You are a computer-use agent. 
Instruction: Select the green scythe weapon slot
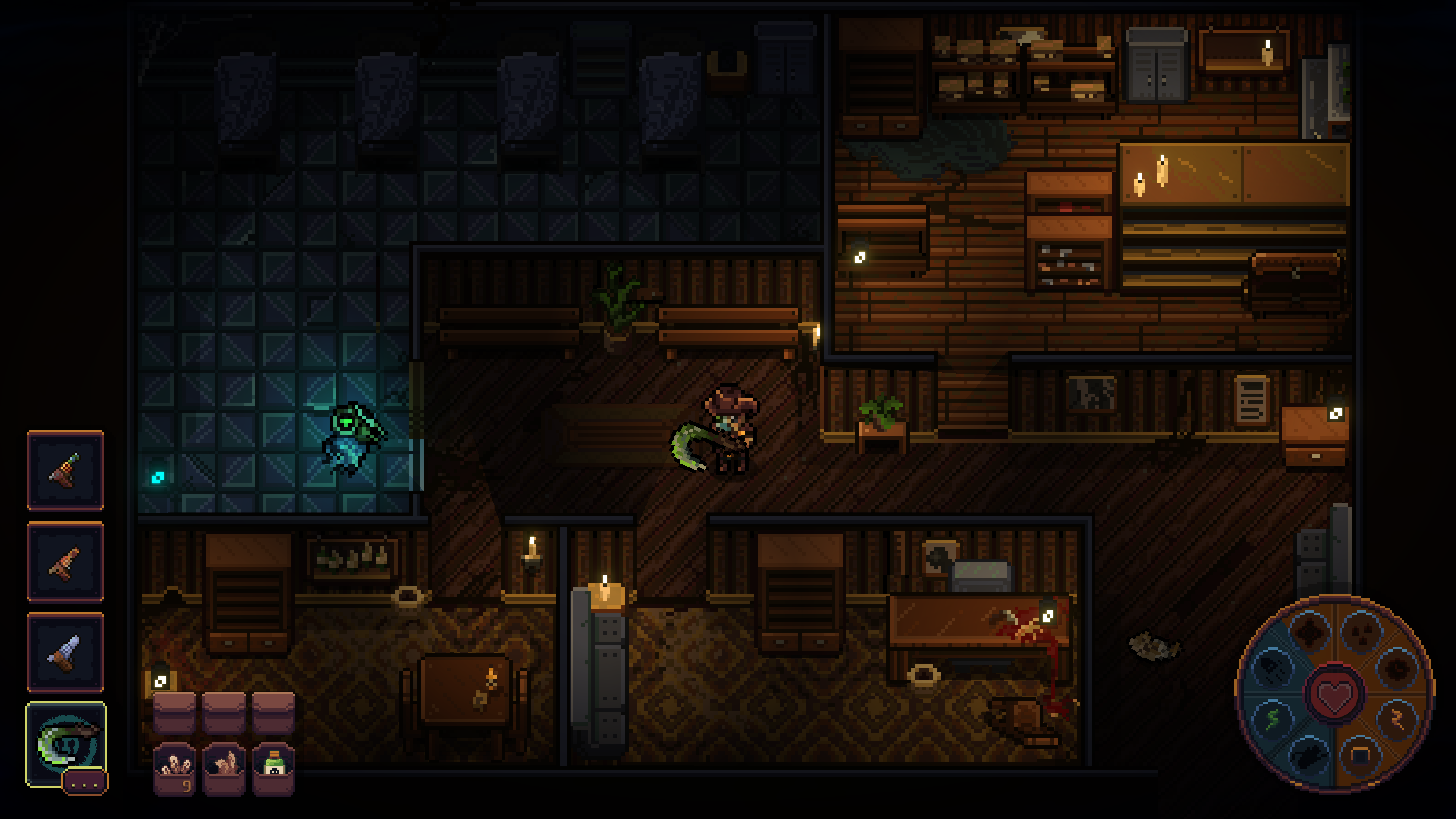(64, 743)
